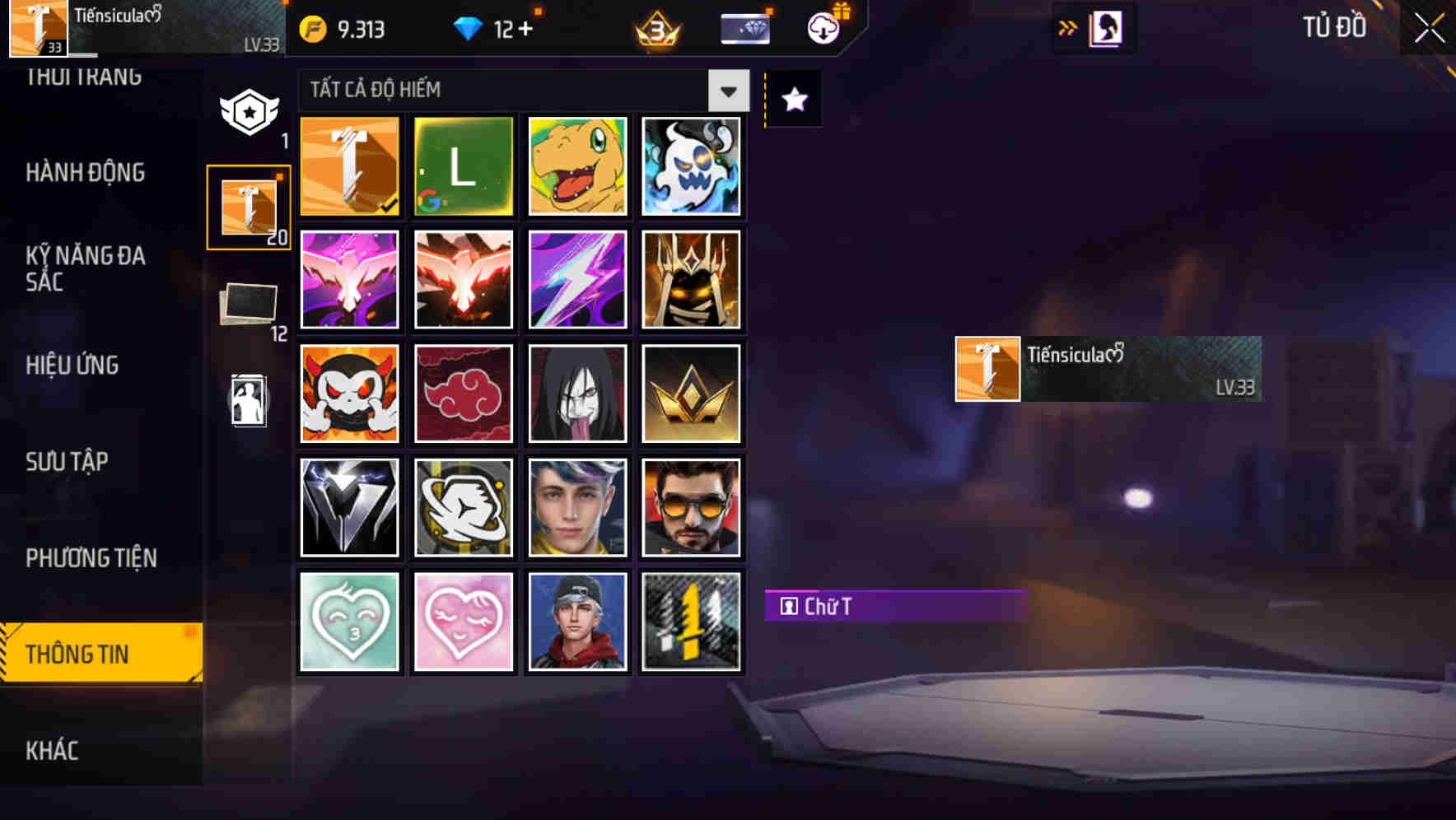The width and height of the screenshot is (1456, 820).
Task: Click the double-arrow collapse toggle
Action: [x=1068, y=27]
